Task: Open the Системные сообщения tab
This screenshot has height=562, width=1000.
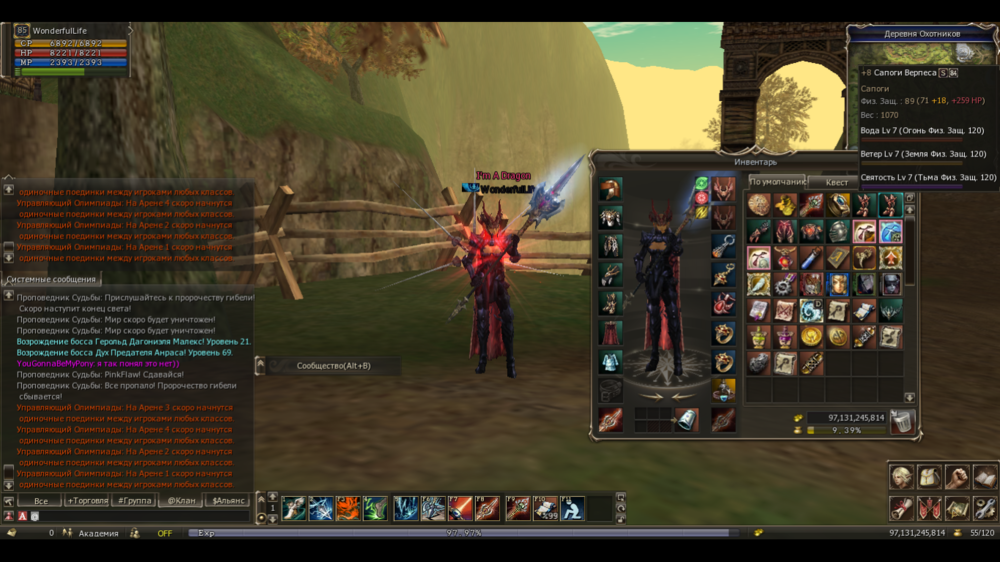Action: pos(51,280)
